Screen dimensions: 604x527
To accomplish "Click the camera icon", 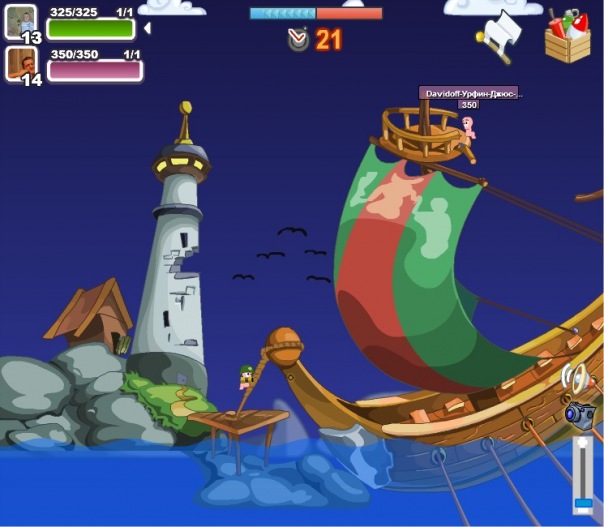I will click(x=580, y=413).
